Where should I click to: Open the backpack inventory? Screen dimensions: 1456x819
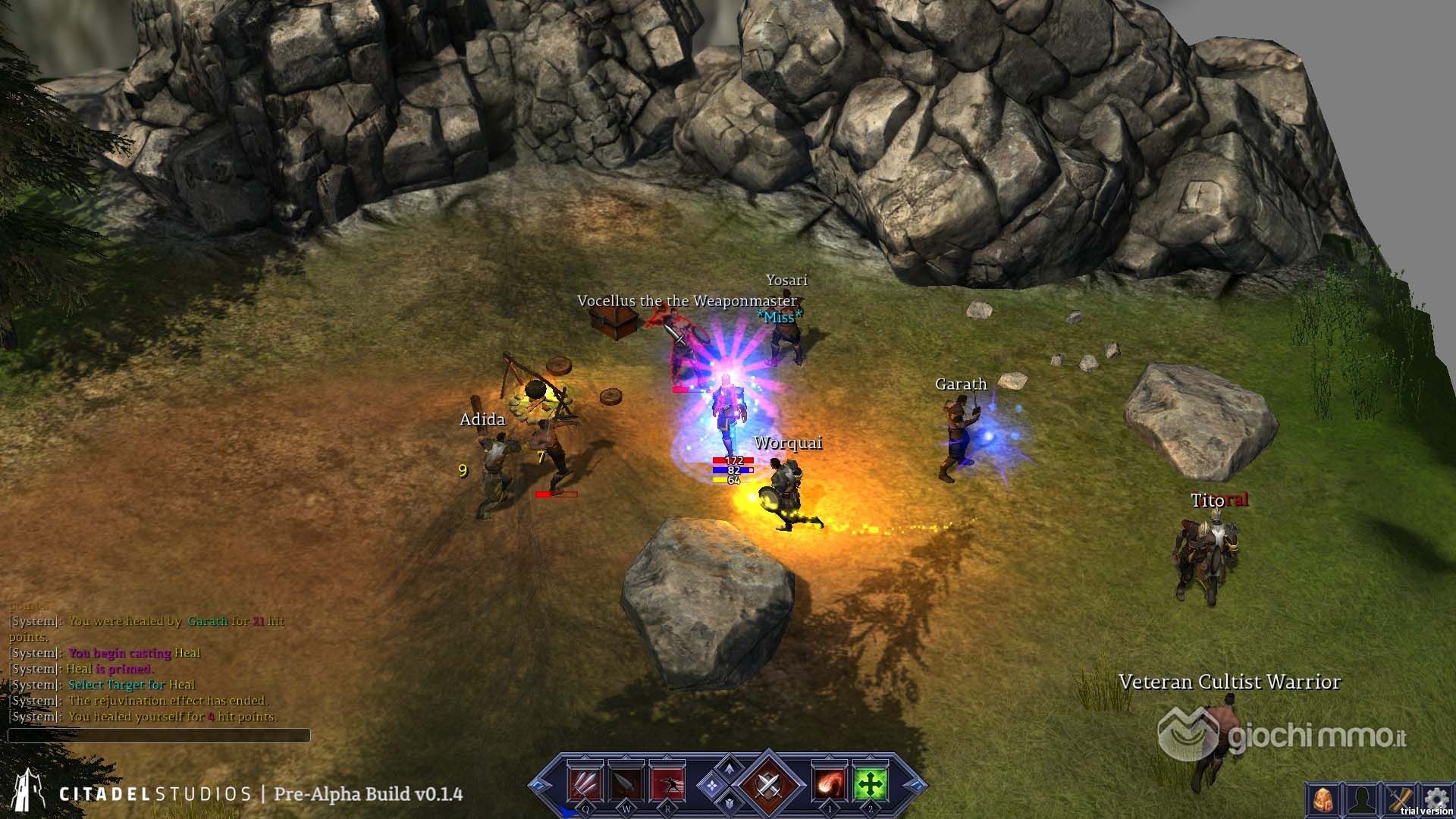[1323, 800]
